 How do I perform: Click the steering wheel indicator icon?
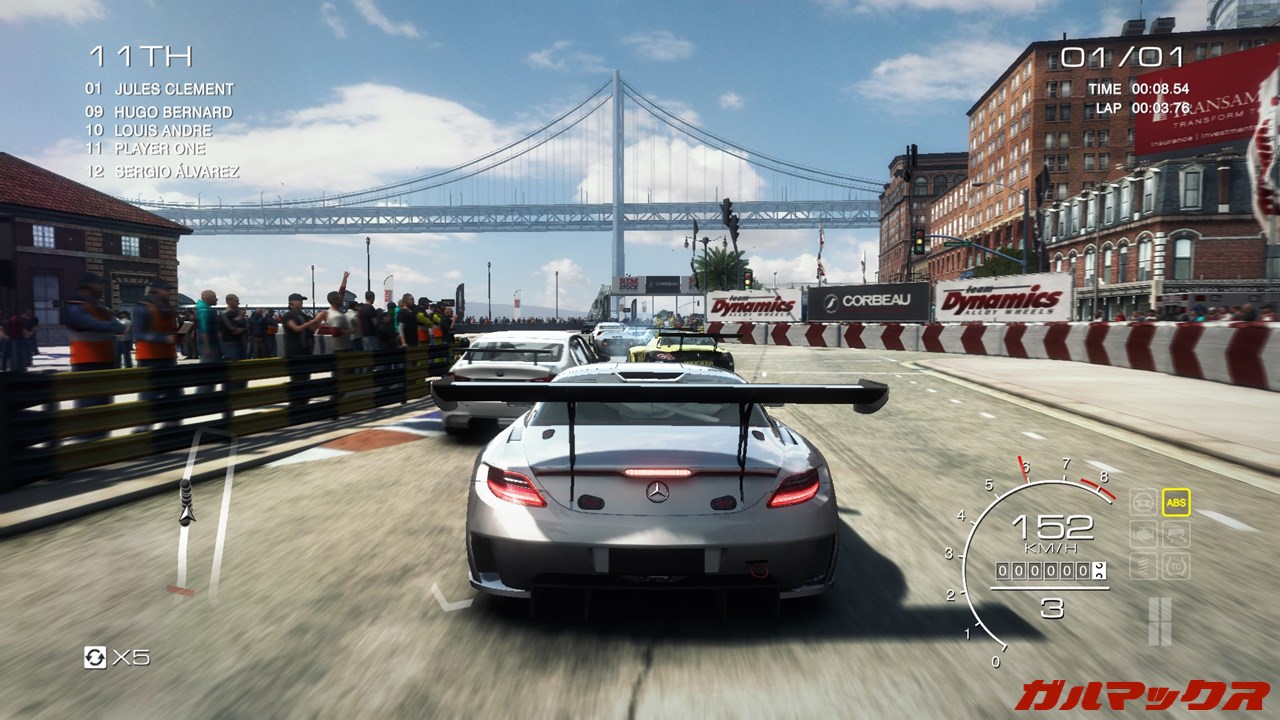(1143, 501)
